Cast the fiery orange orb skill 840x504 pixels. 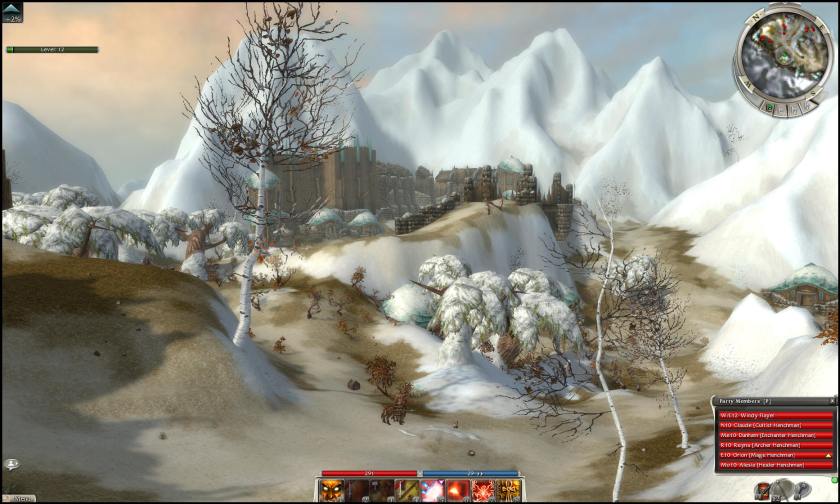tap(458, 490)
